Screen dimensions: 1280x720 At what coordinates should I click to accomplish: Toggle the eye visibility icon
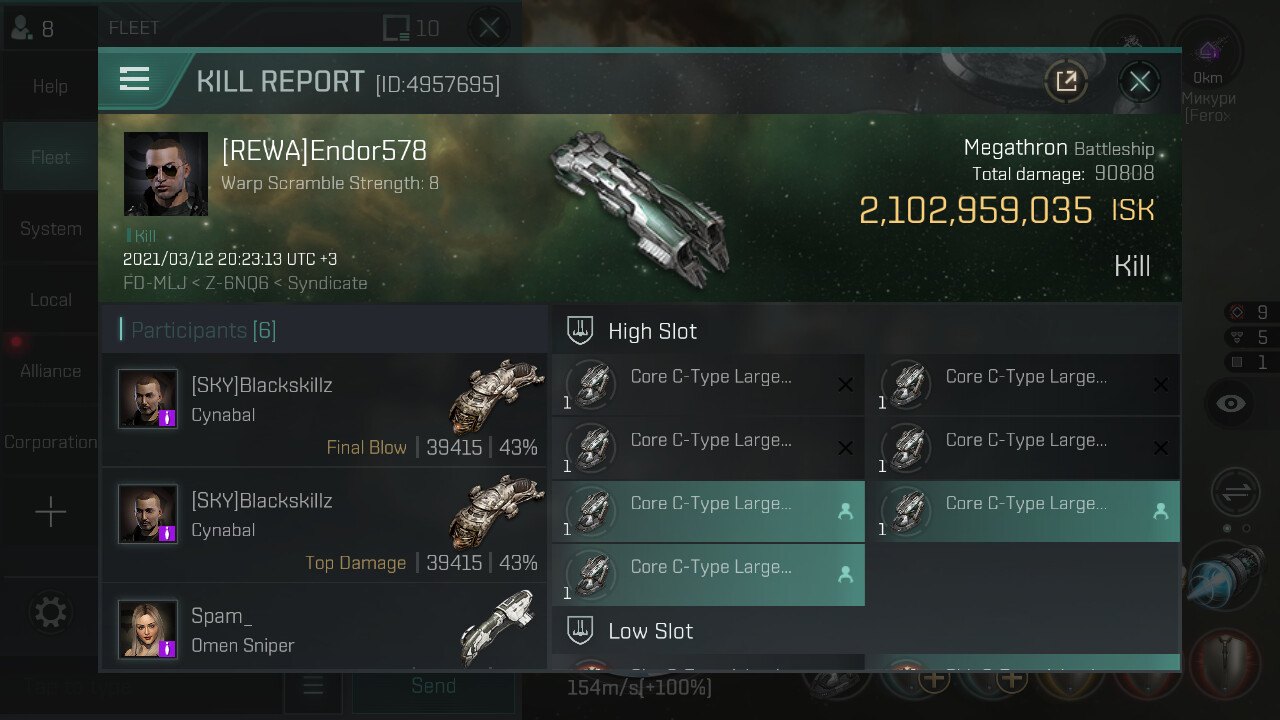point(1231,403)
